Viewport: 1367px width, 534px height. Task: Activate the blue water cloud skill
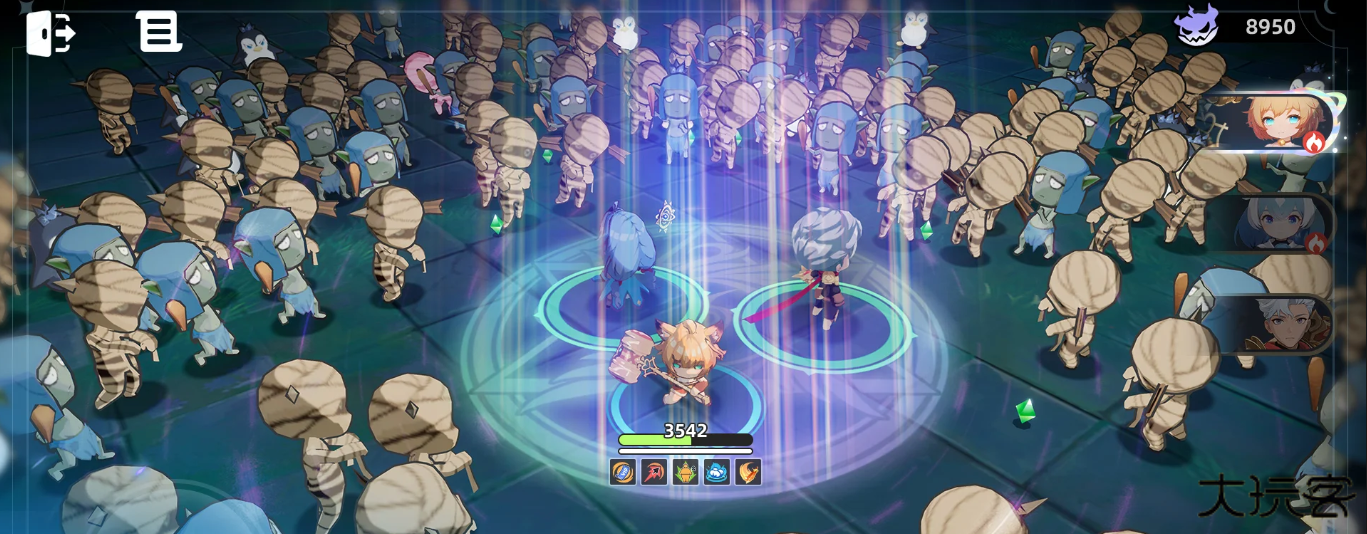[x=716, y=472]
